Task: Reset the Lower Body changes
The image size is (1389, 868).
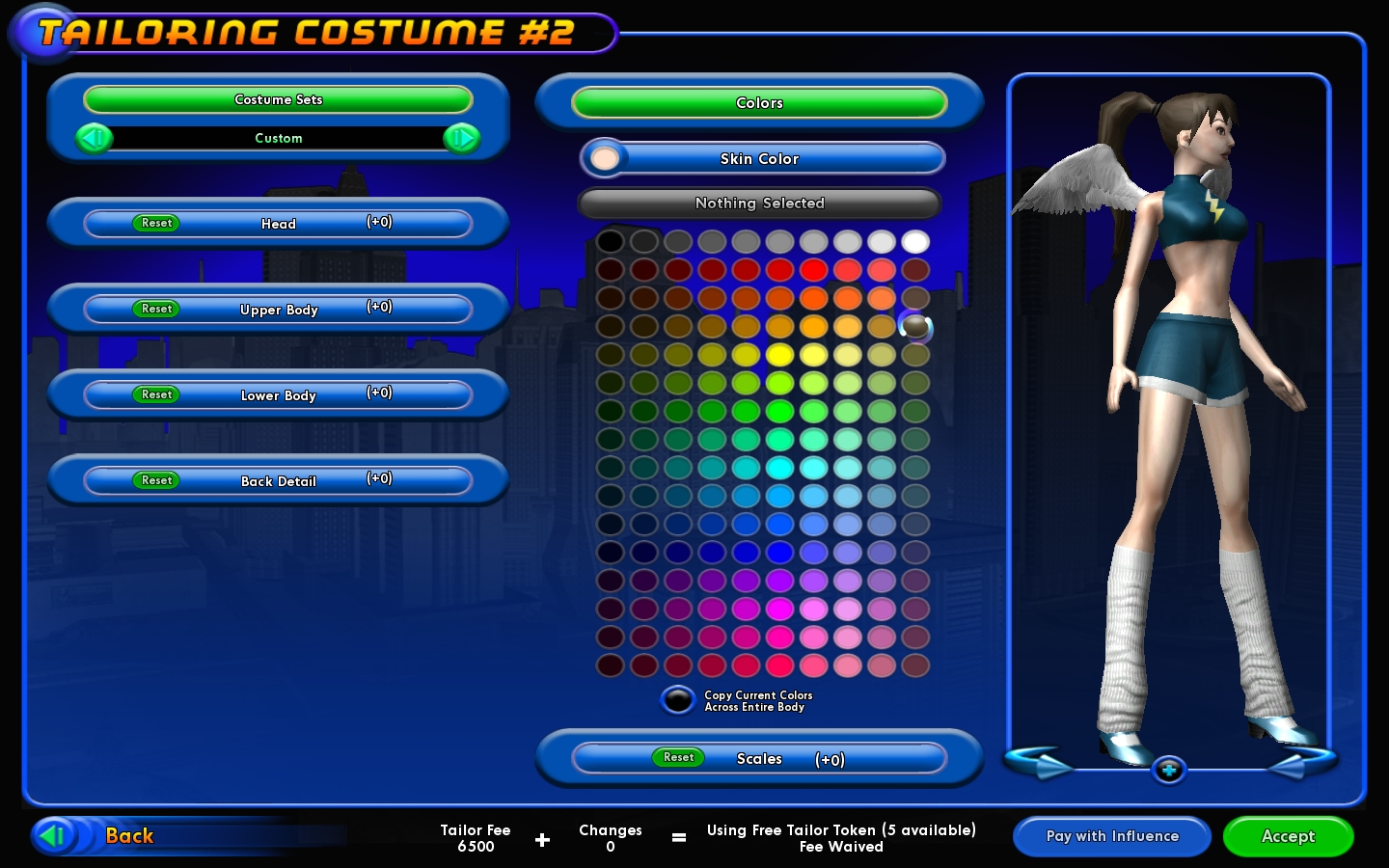Action: click(156, 395)
